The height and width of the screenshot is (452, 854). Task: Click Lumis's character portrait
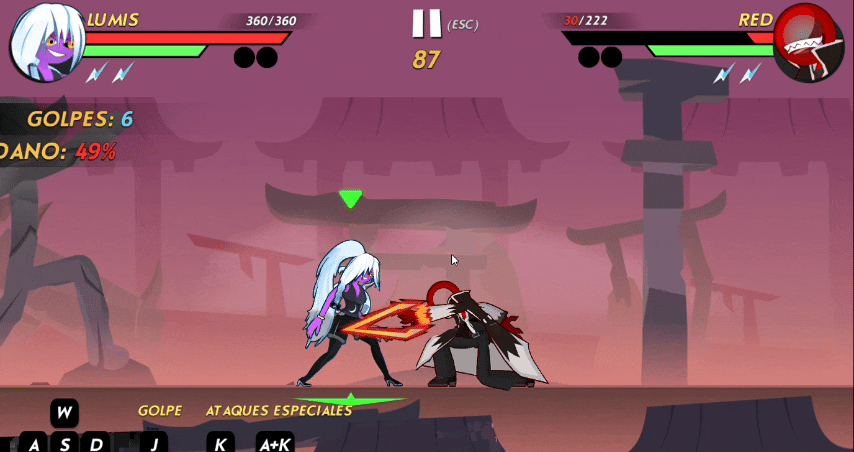[x=45, y=44]
